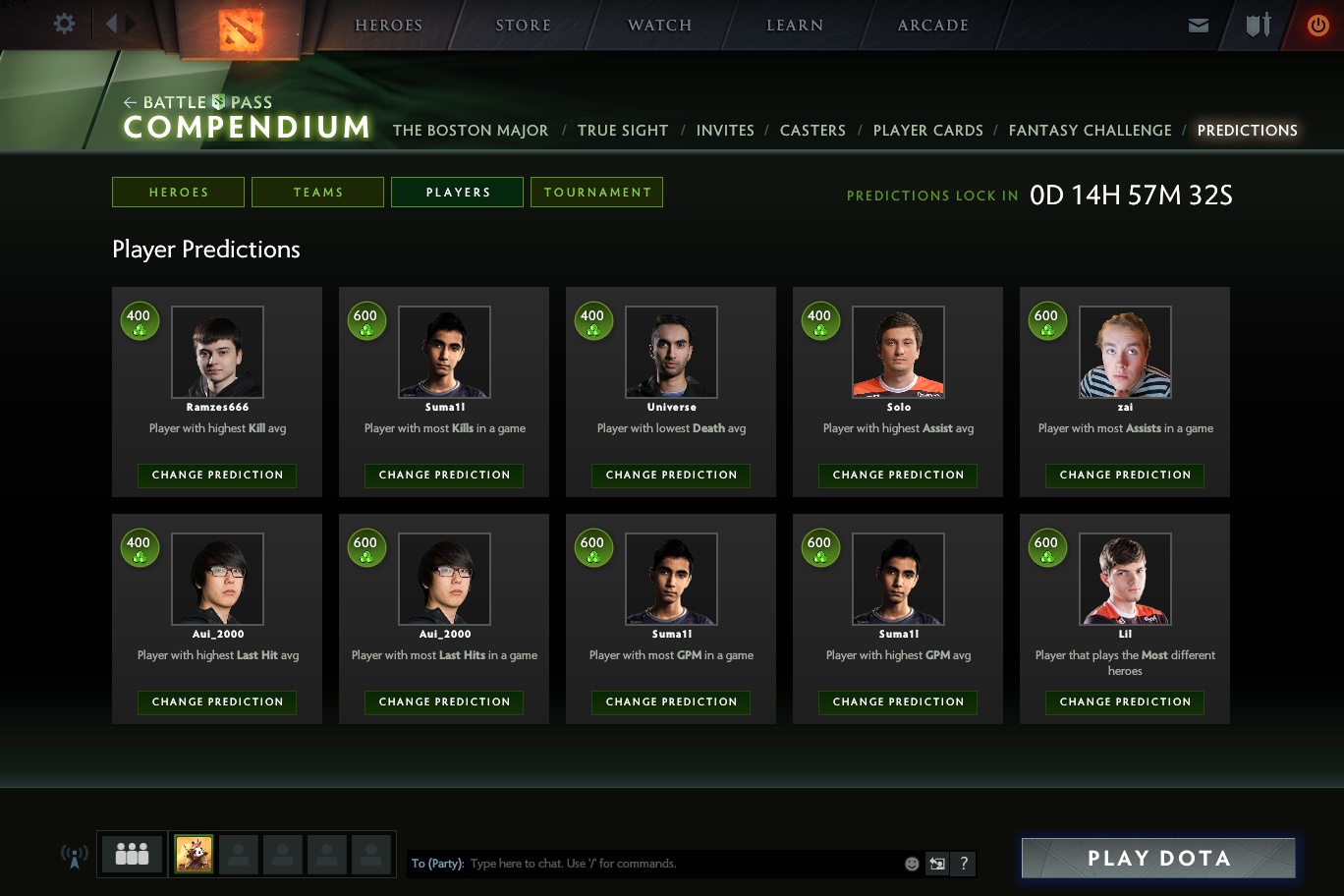
Task: Switch to the TEAMS prediction category
Action: [317, 192]
